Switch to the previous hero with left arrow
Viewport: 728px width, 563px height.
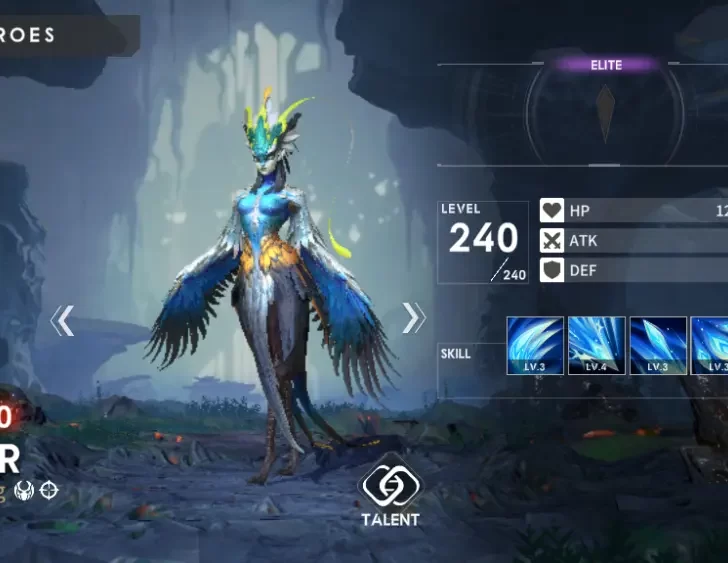[x=63, y=320]
